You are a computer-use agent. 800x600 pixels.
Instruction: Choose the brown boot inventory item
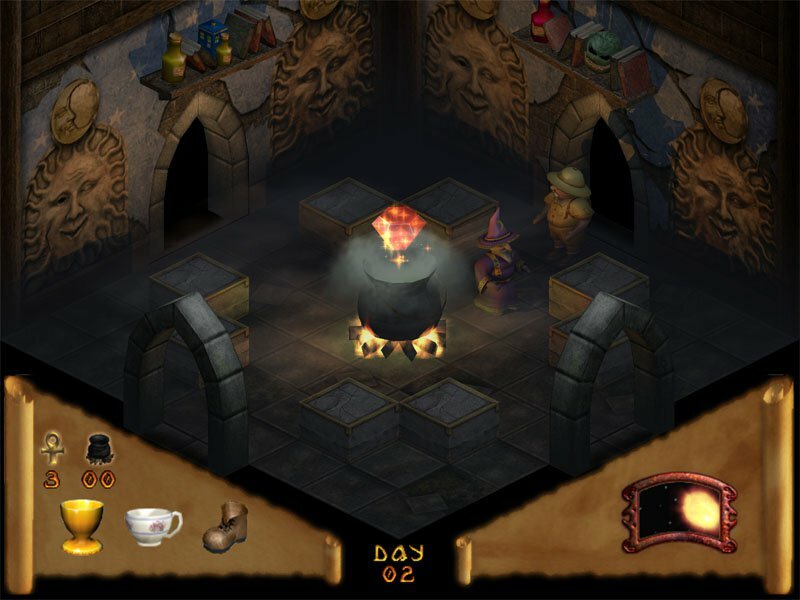click(224, 526)
